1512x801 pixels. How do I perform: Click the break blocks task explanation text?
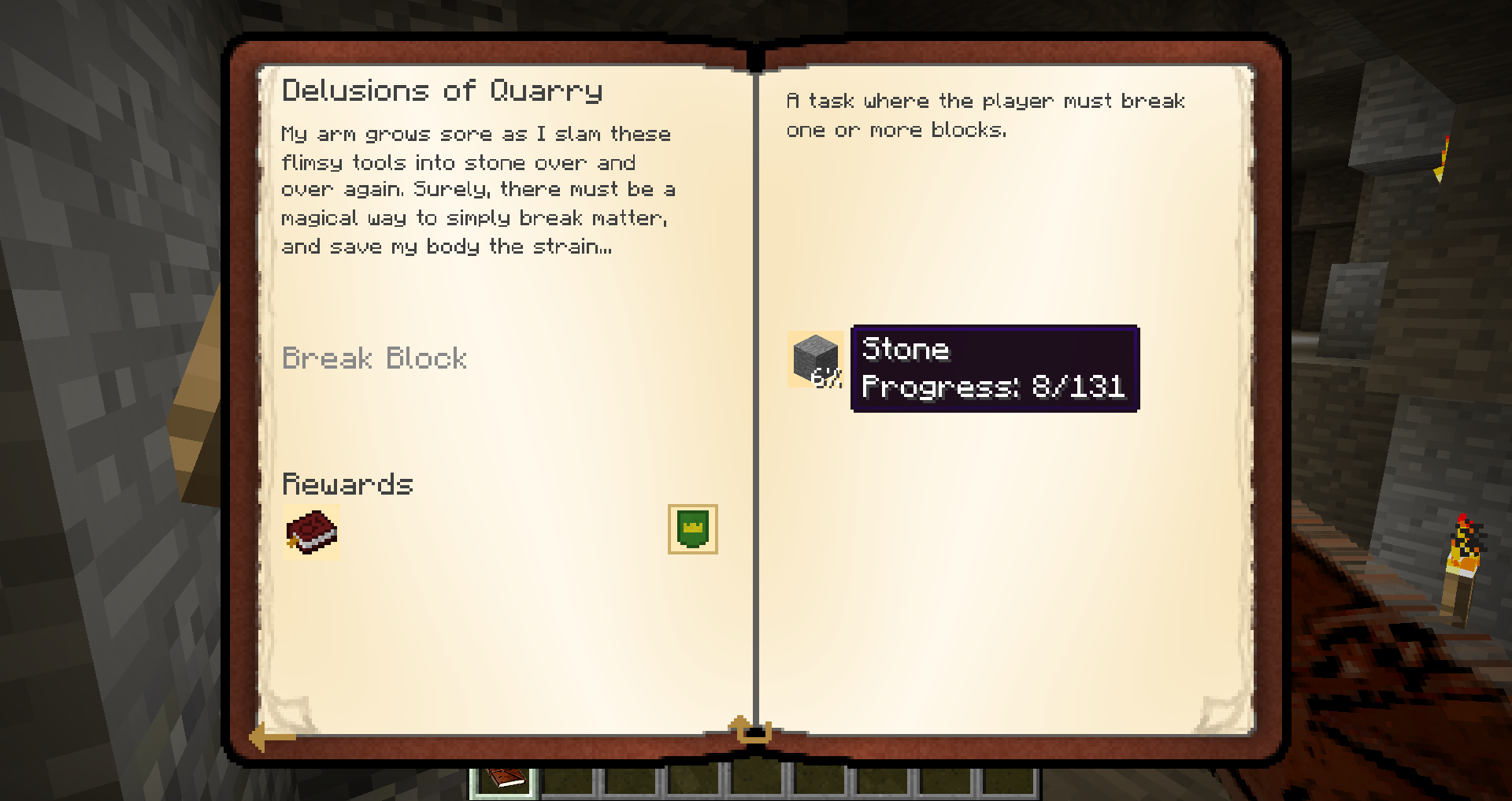click(x=984, y=114)
